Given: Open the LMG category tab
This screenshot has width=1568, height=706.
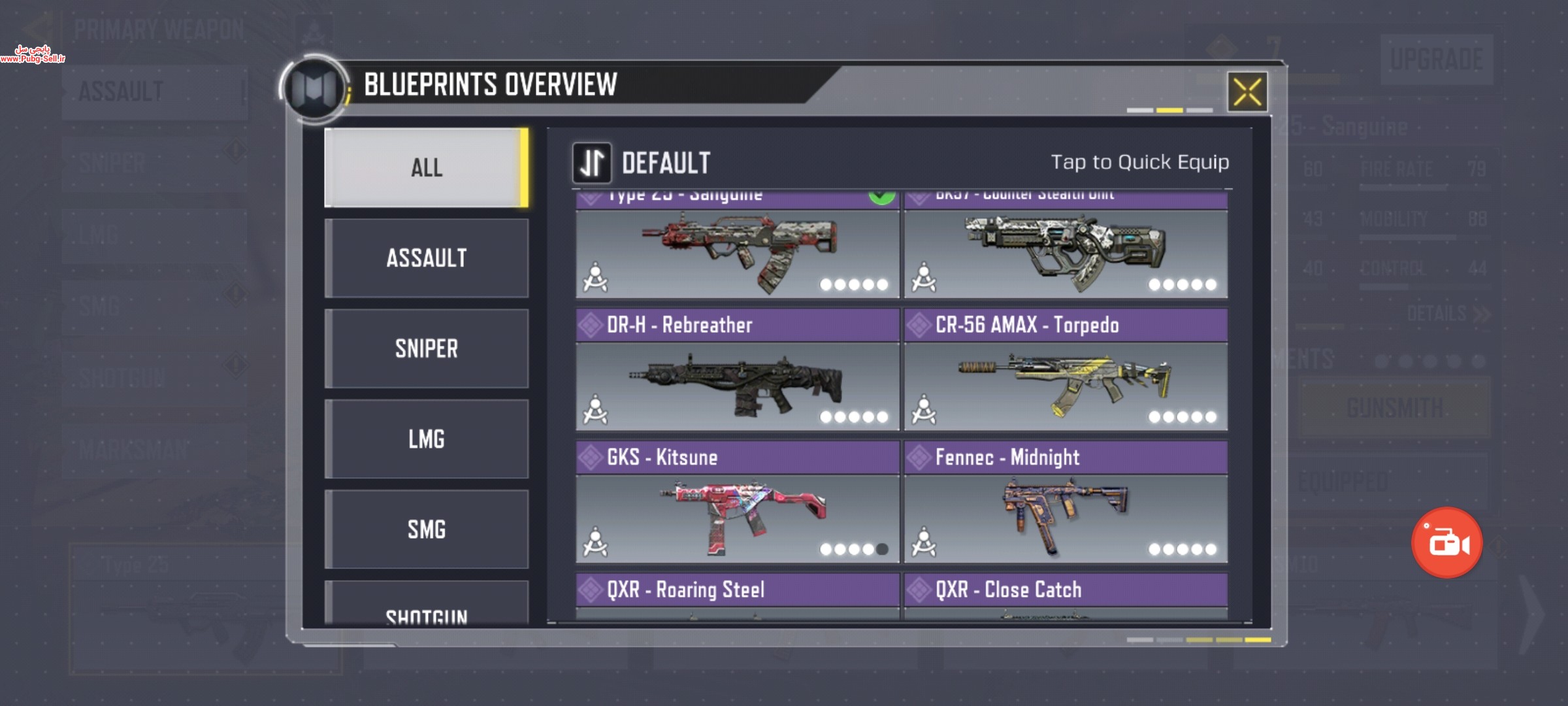Looking at the screenshot, I should point(426,439).
